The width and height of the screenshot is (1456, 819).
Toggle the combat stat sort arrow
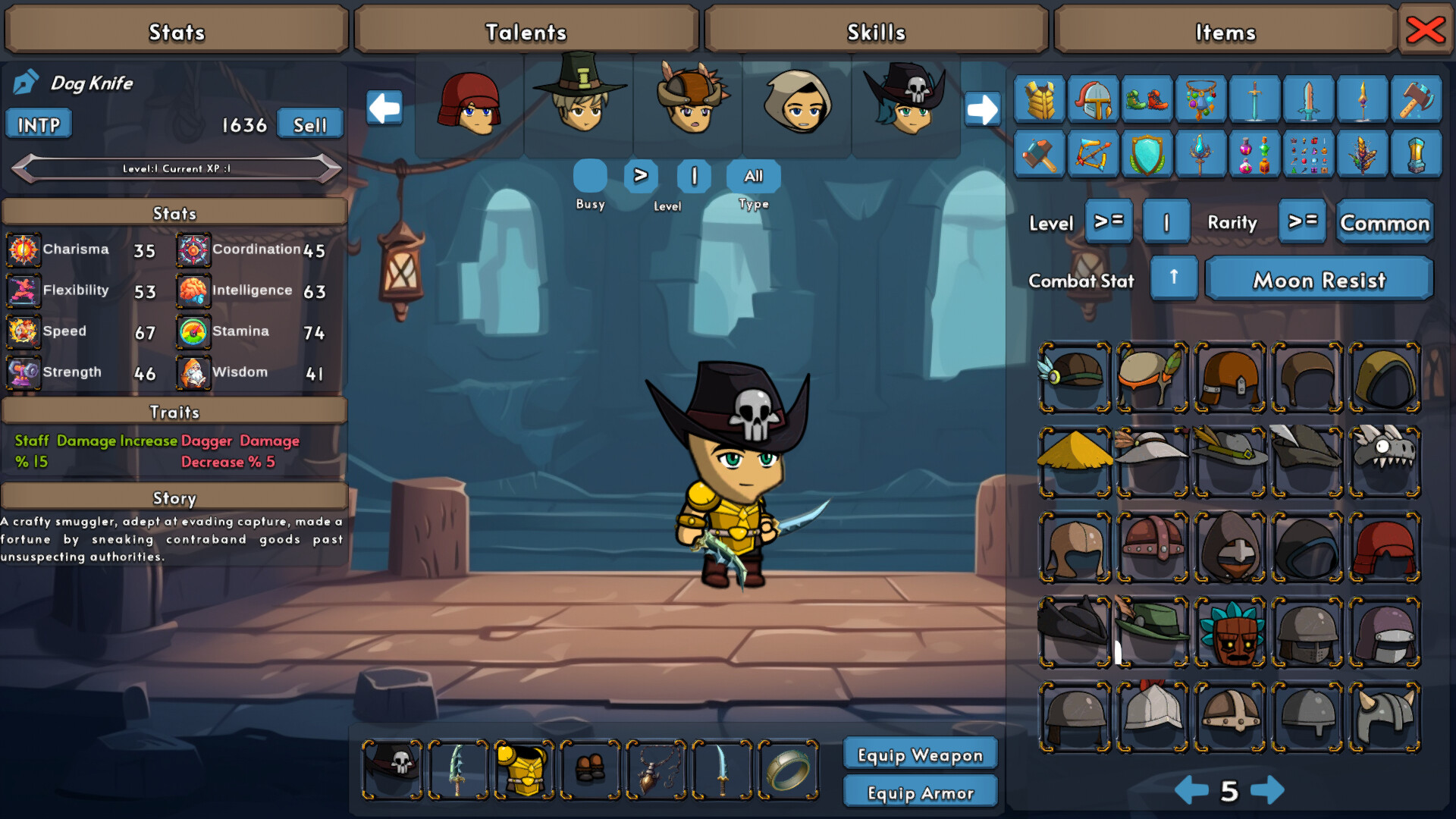[1173, 278]
